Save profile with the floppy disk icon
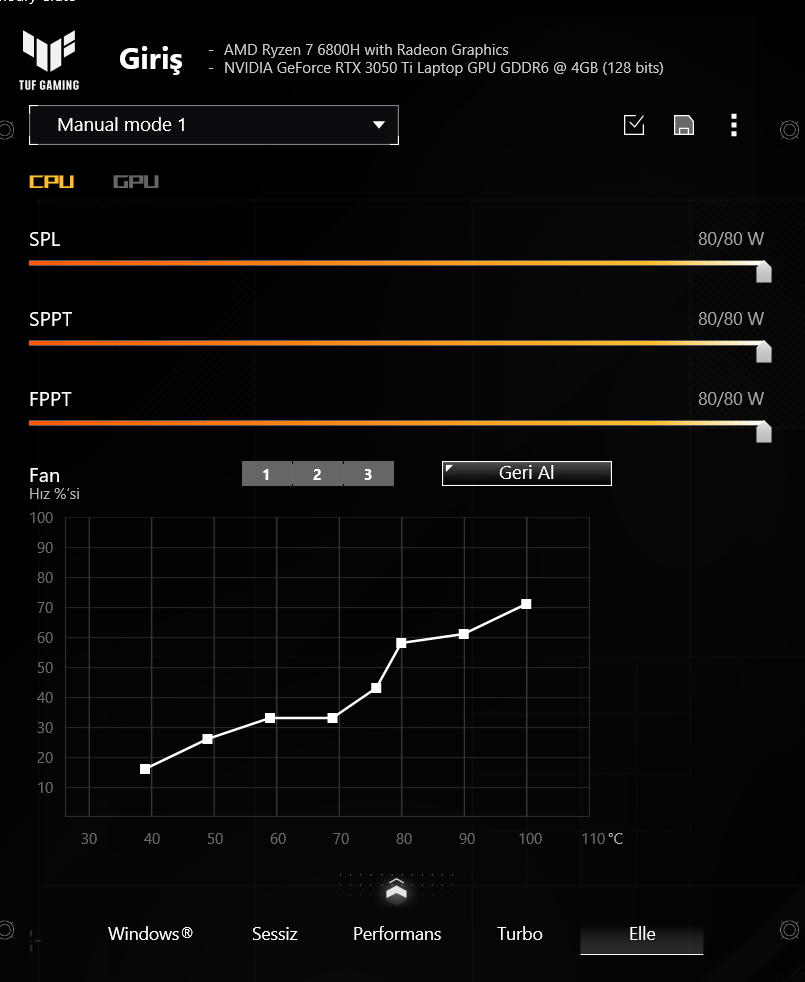805x982 pixels. [684, 125]
